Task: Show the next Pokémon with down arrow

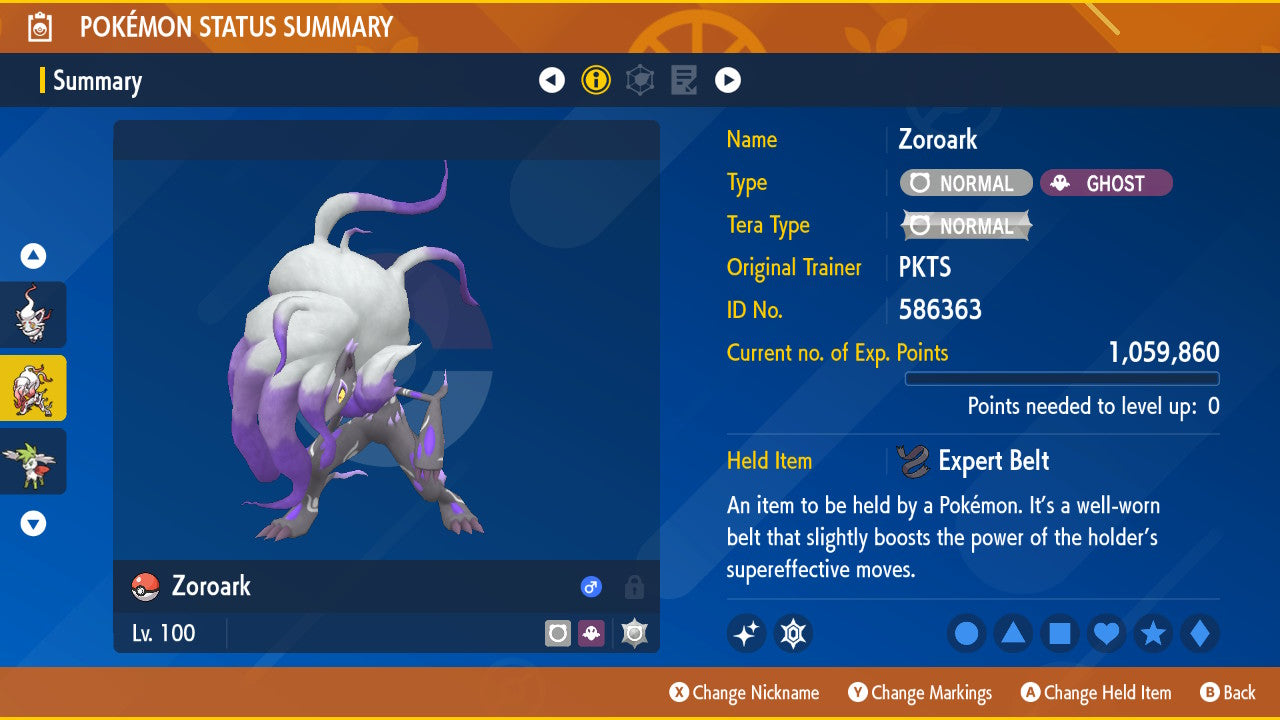Action: point(33,523)
